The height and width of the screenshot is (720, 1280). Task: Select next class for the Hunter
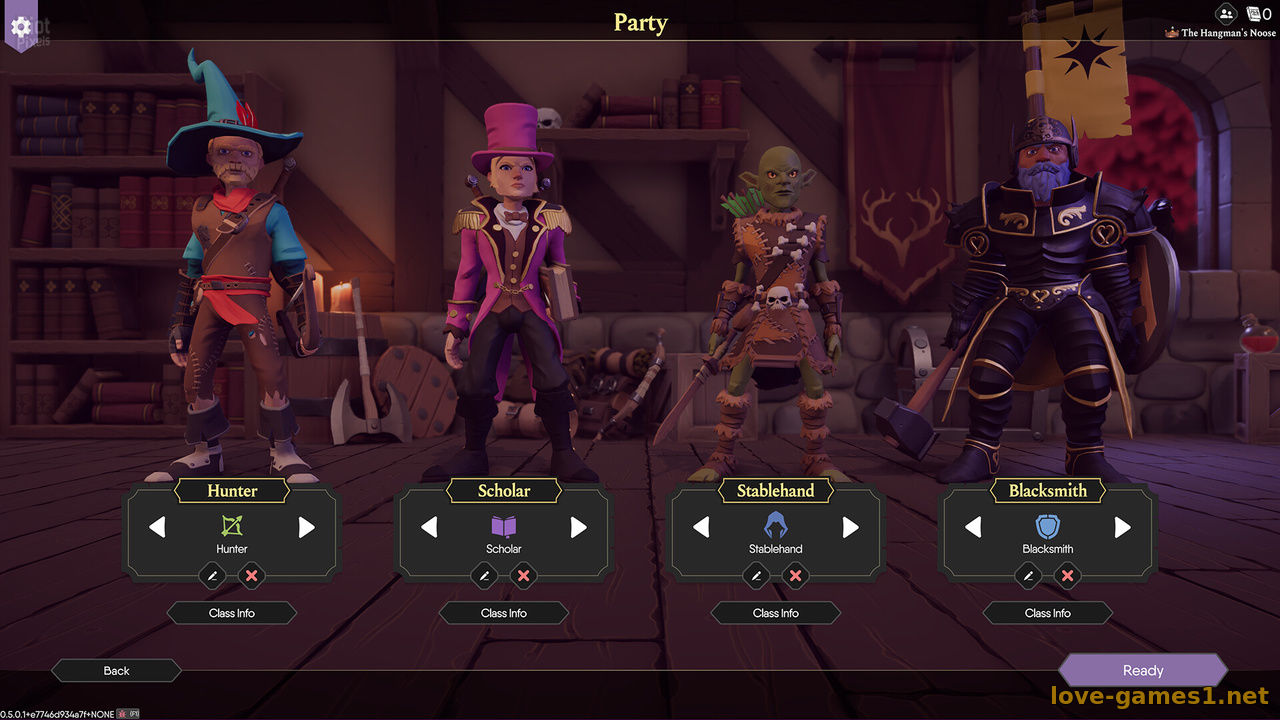click(307, 527)
